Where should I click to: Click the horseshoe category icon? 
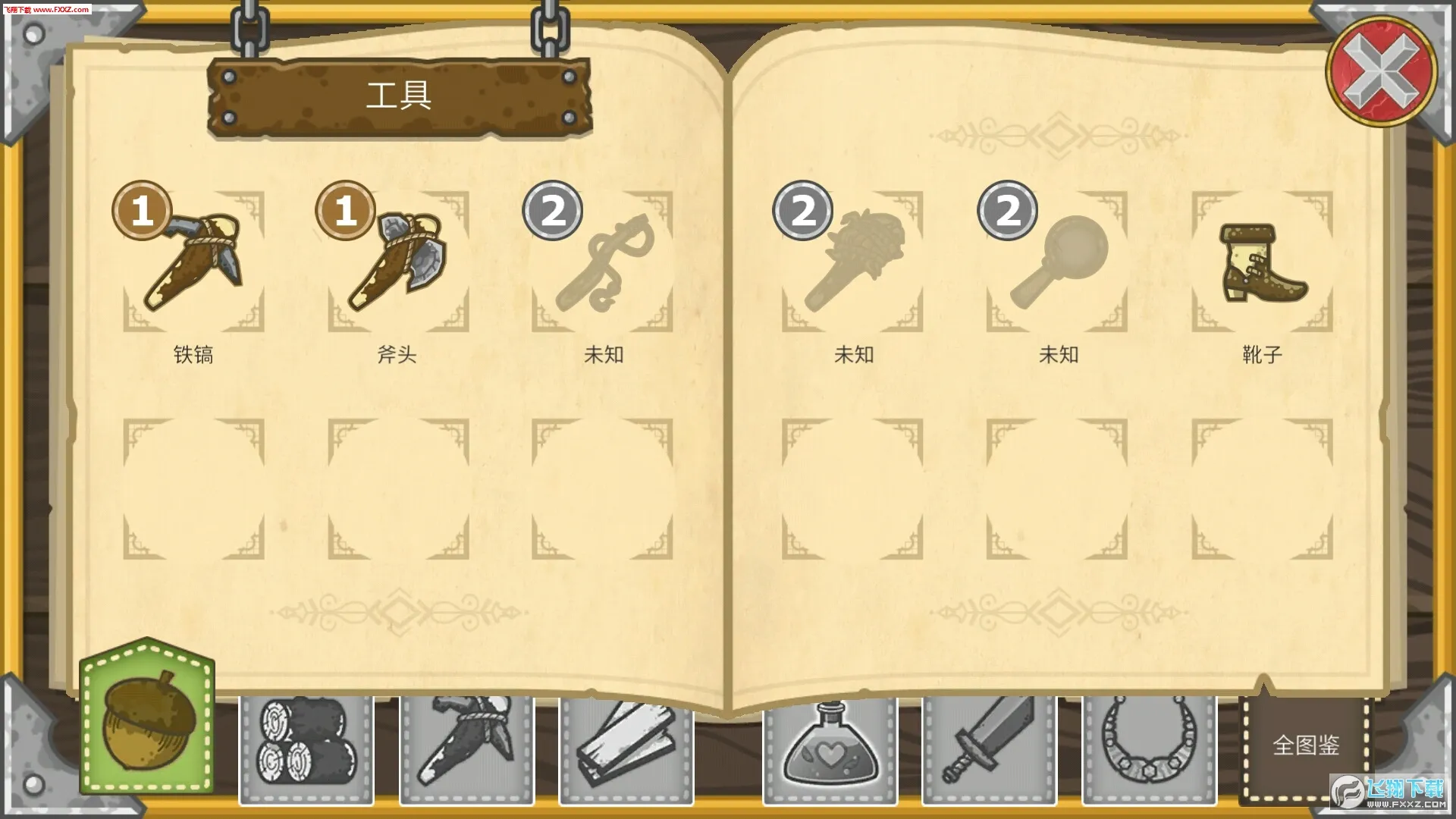click(1147, 747)
